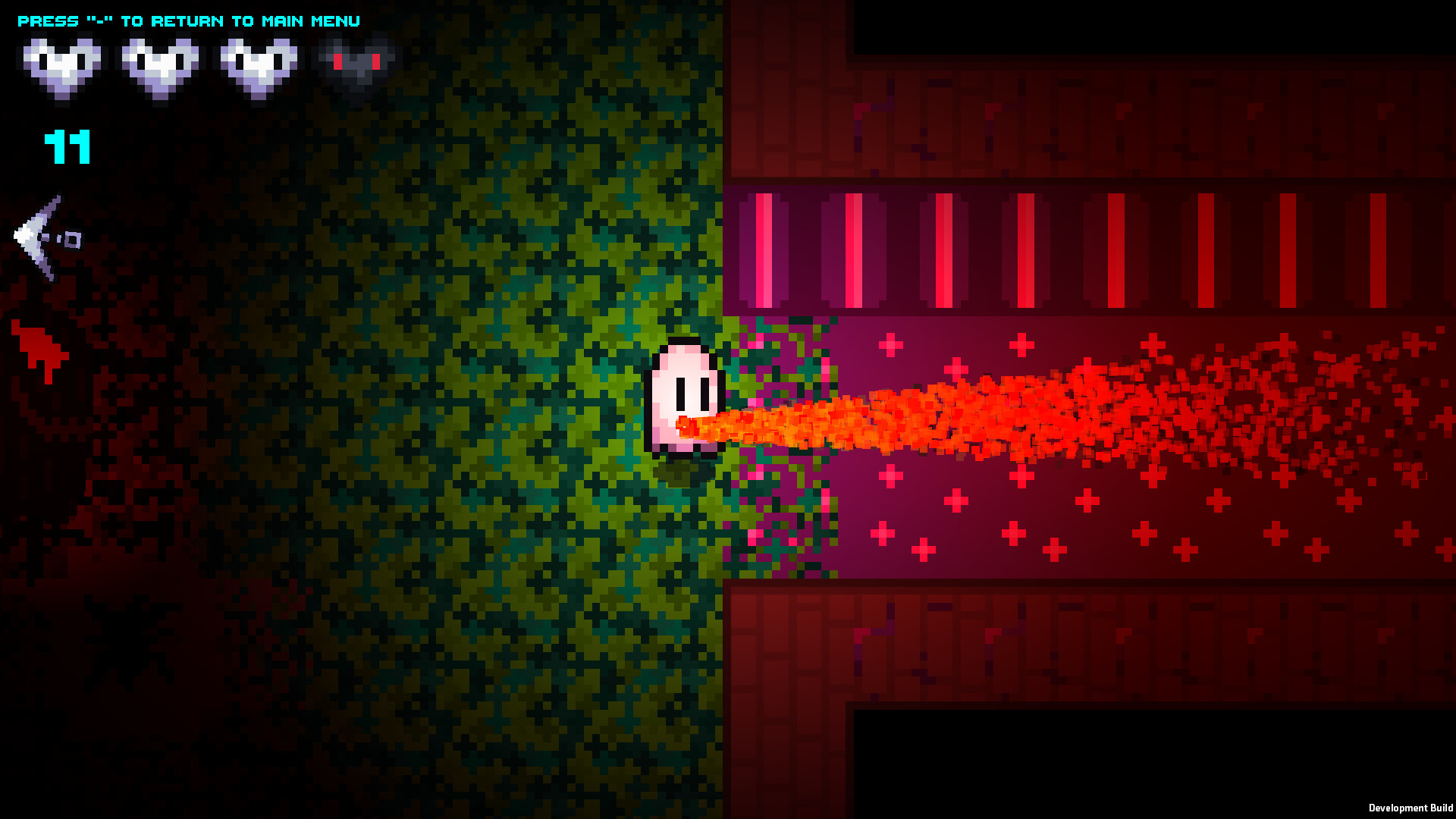Open the main menu return prompt
The width and height of the screenshot is (1456, 819).
pyautogui.click(x=190, y=20)
